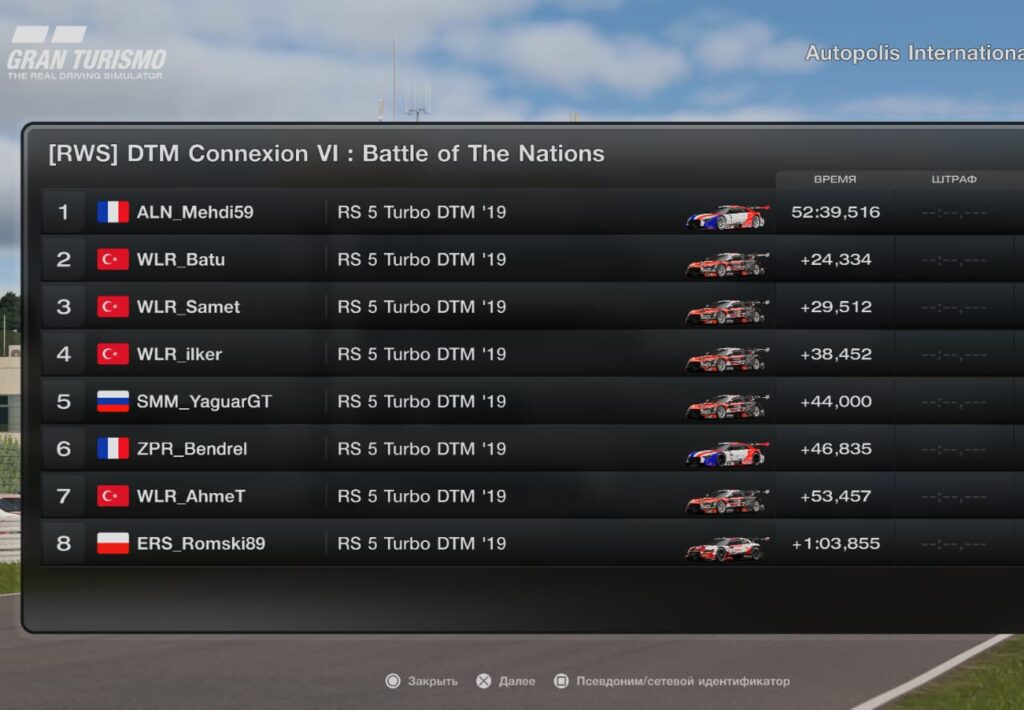
Task: Select the WLR_Batu result row
Action: tap(181, 260)
